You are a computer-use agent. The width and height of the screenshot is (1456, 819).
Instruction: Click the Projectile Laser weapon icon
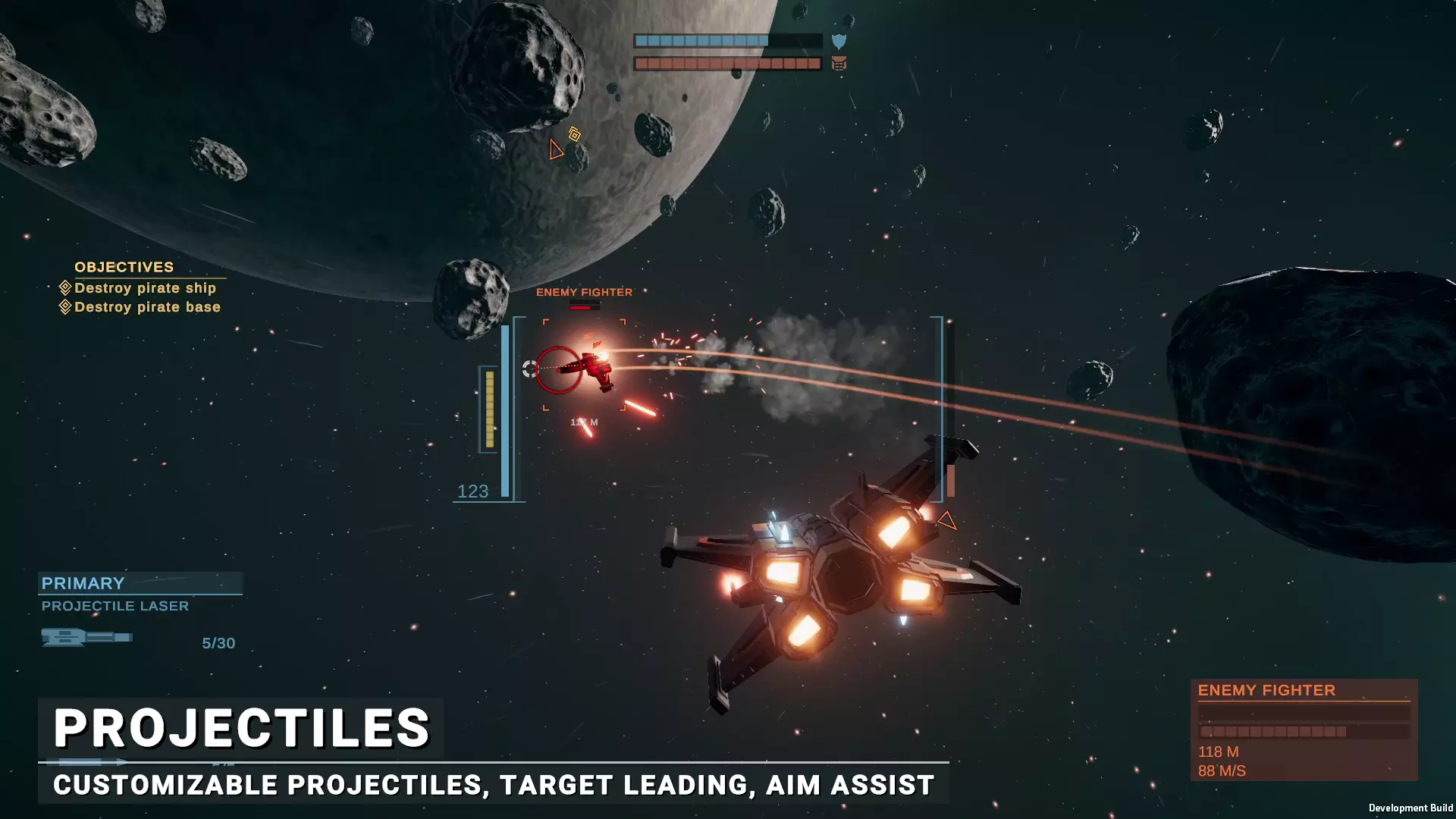click(x=86, y=637)
